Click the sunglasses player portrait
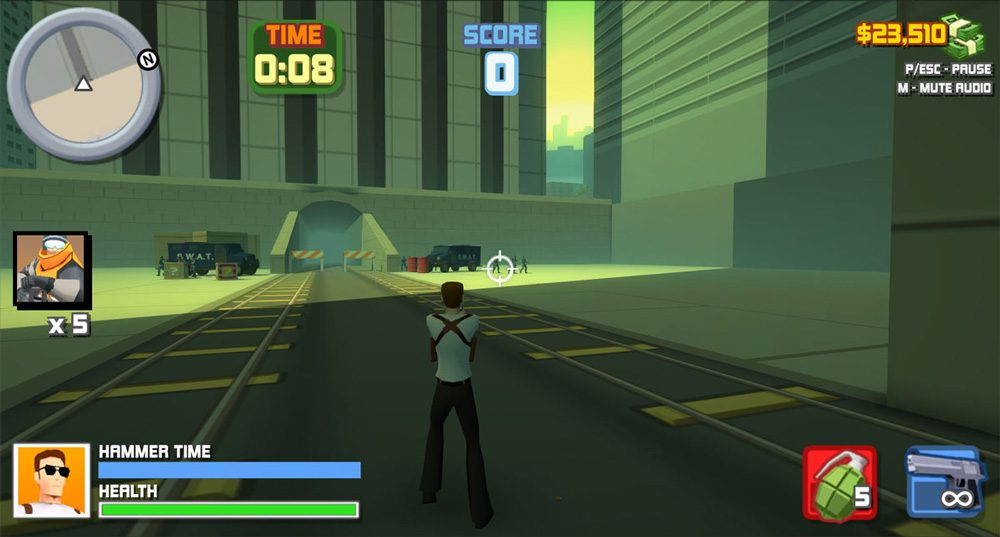The image size is (1000, 537). click(x=52, y=481)
